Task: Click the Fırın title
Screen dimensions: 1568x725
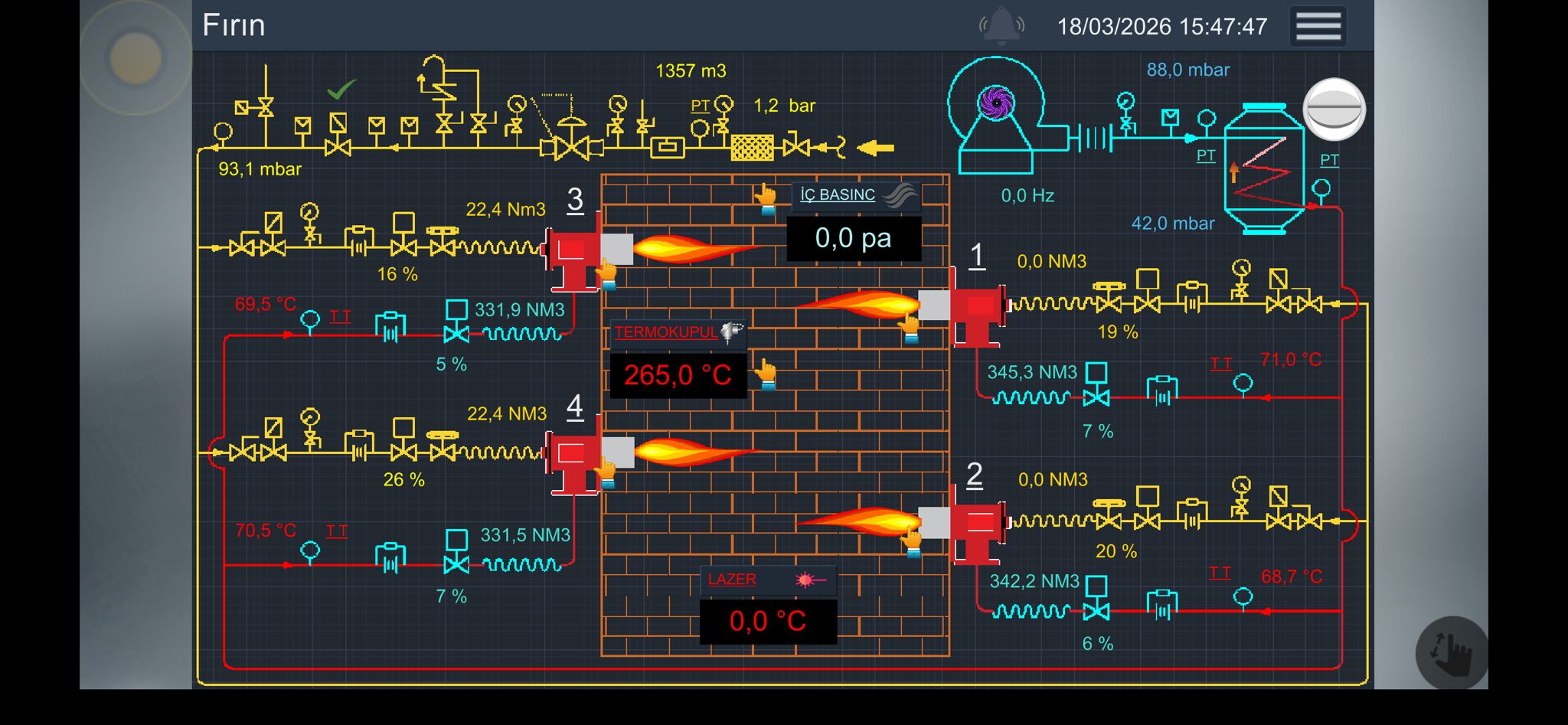Action: tap(234, 24)
